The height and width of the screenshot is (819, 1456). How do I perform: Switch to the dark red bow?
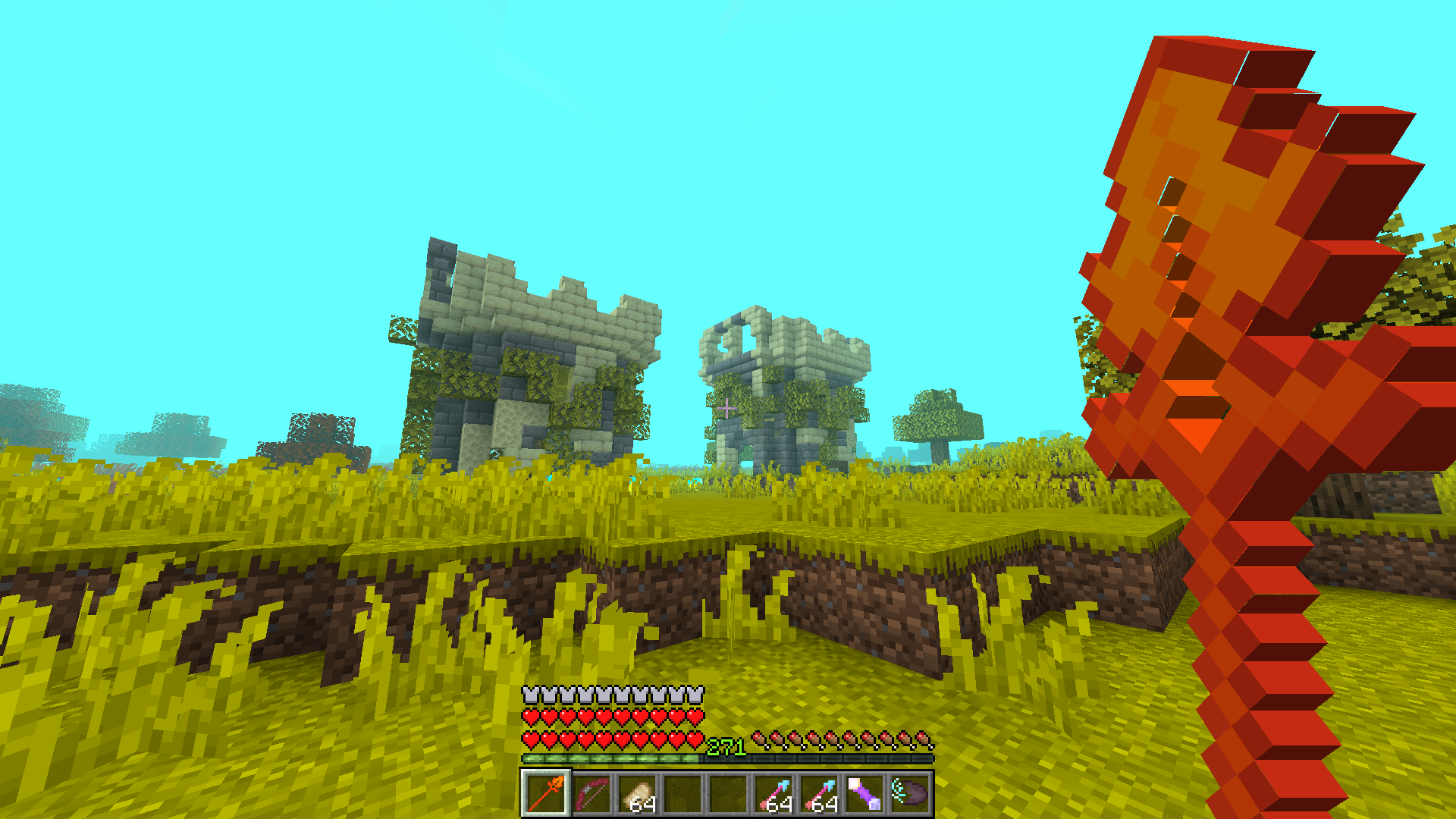[x=591, y=793]
